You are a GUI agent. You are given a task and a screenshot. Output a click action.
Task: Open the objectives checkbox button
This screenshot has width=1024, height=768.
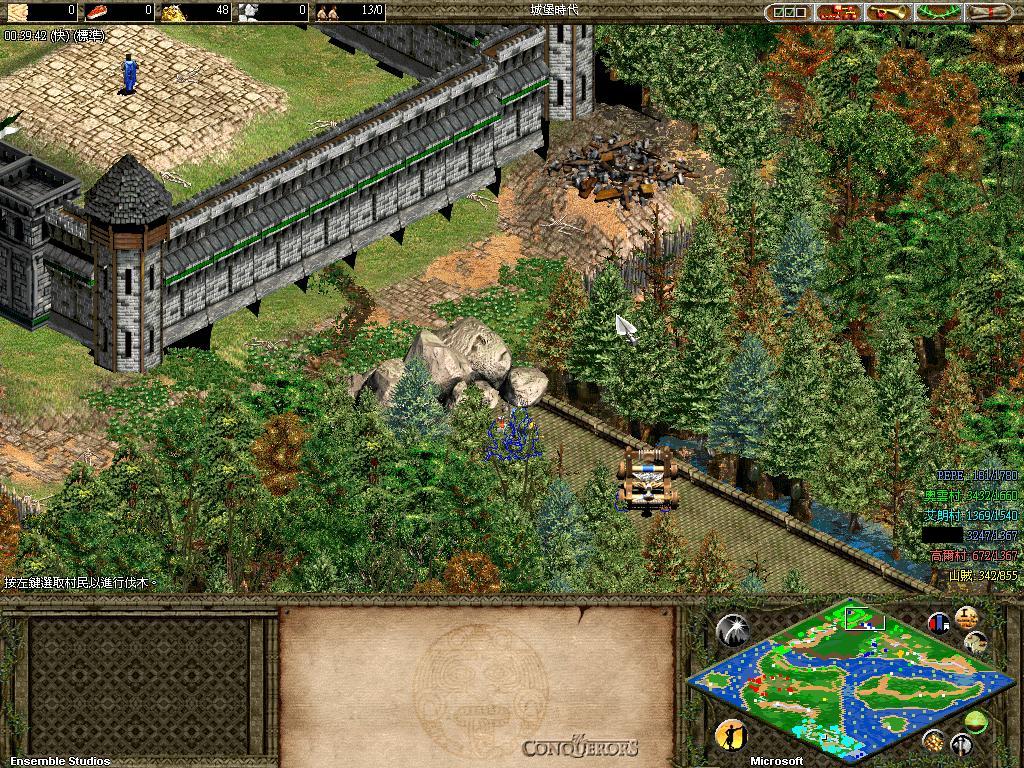789,13
